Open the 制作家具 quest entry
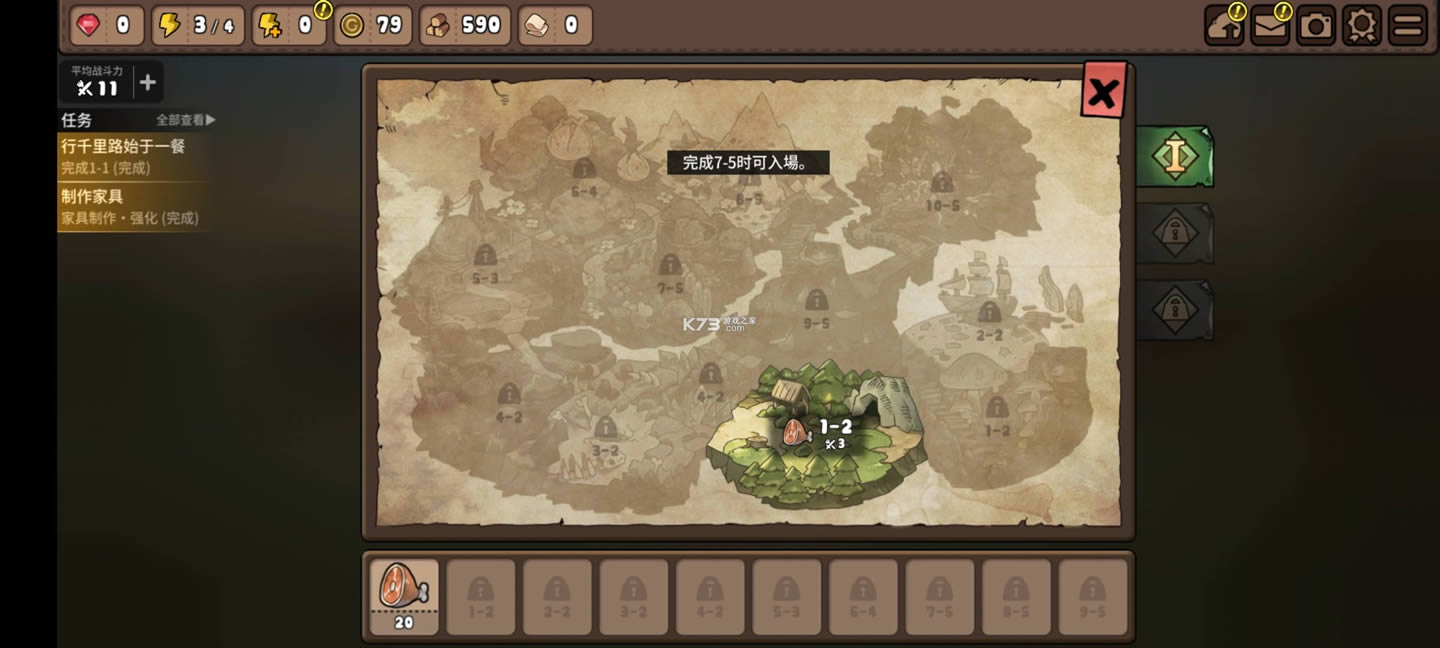This screenshot has height=648, width=1440. (x=132, y=207)
